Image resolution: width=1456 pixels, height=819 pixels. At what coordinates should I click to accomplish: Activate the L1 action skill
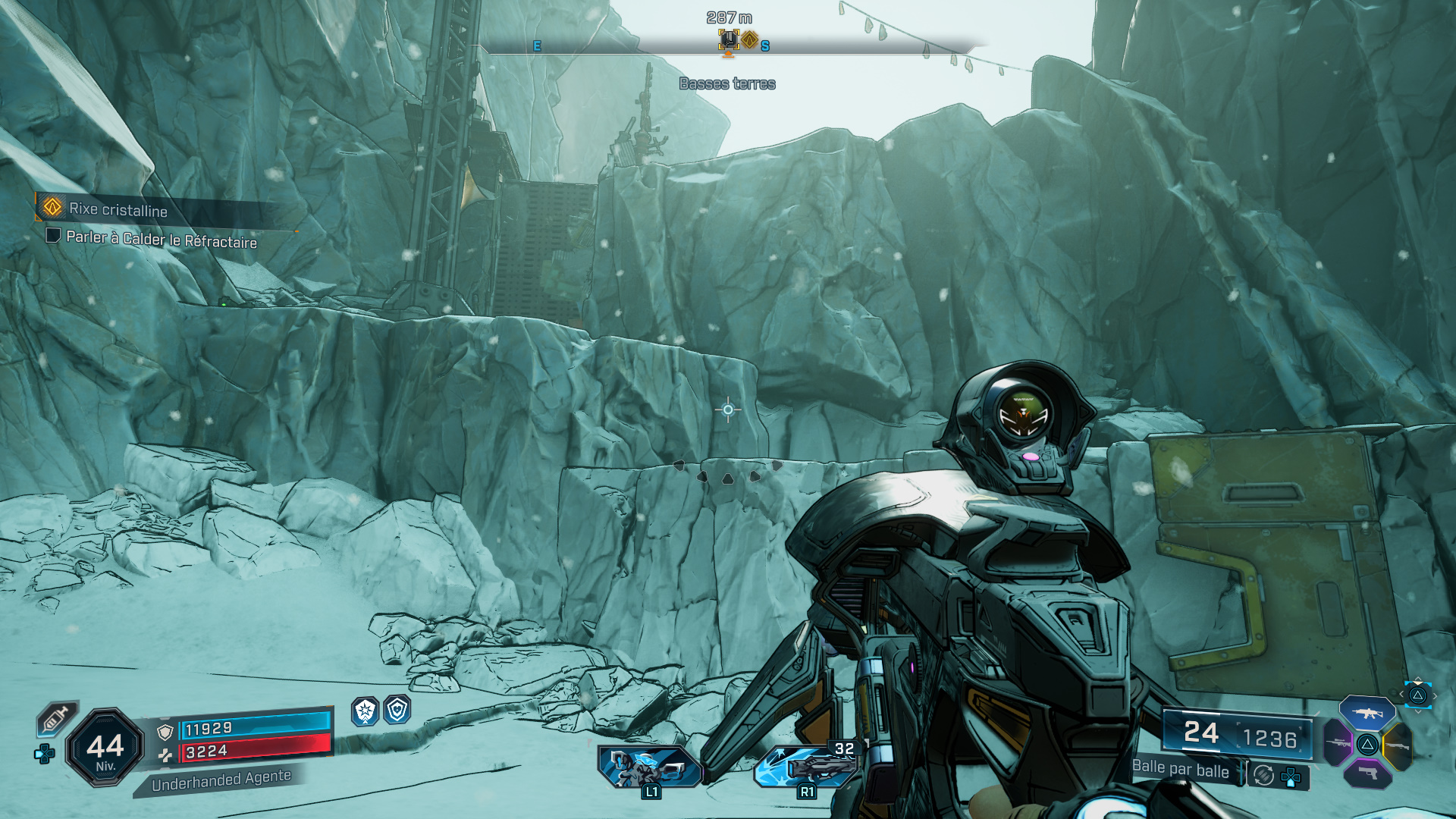point(649,767)
